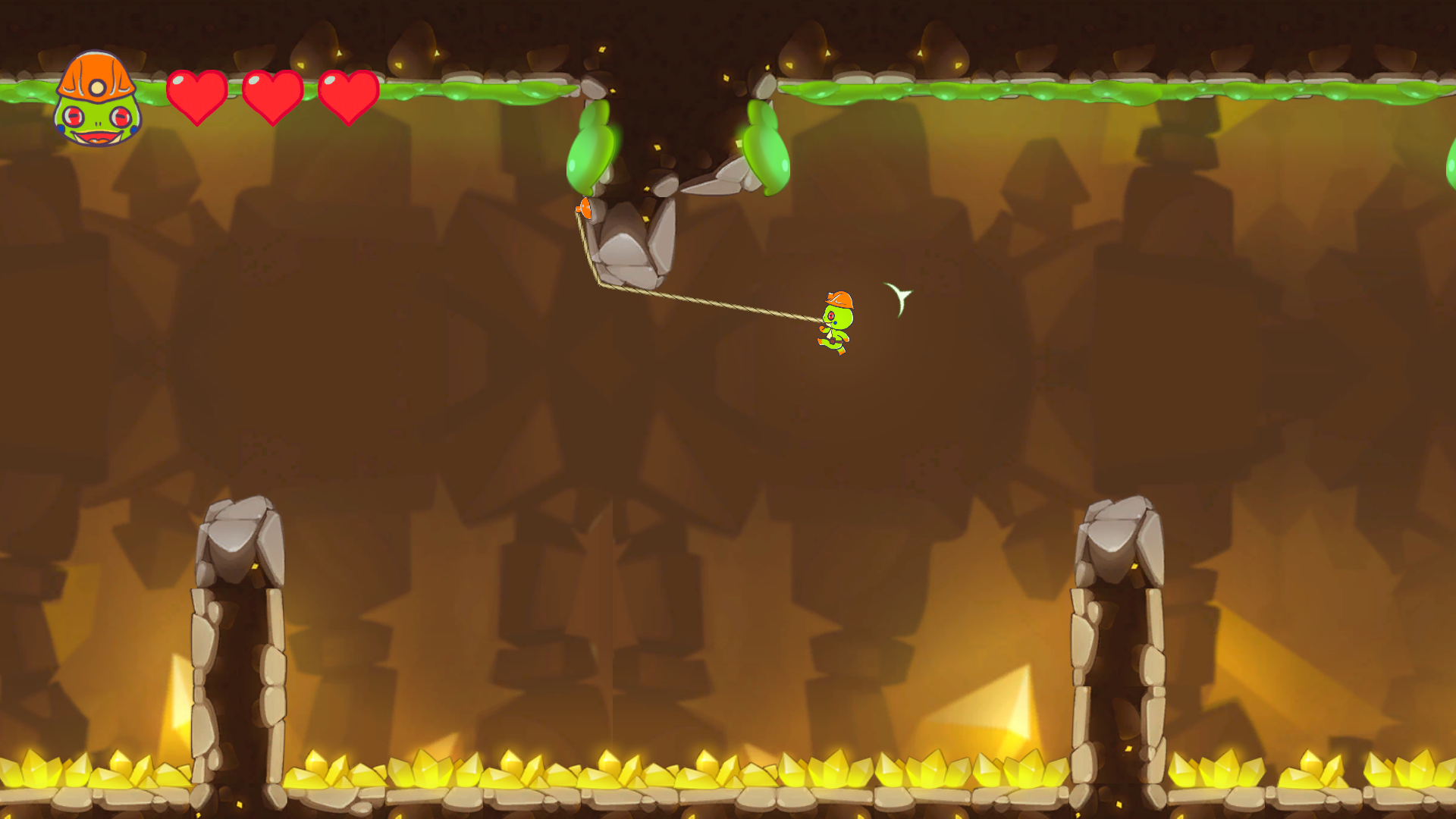
Task: Click the rightmost red heart icon
Action: click(x=347, y=96)
